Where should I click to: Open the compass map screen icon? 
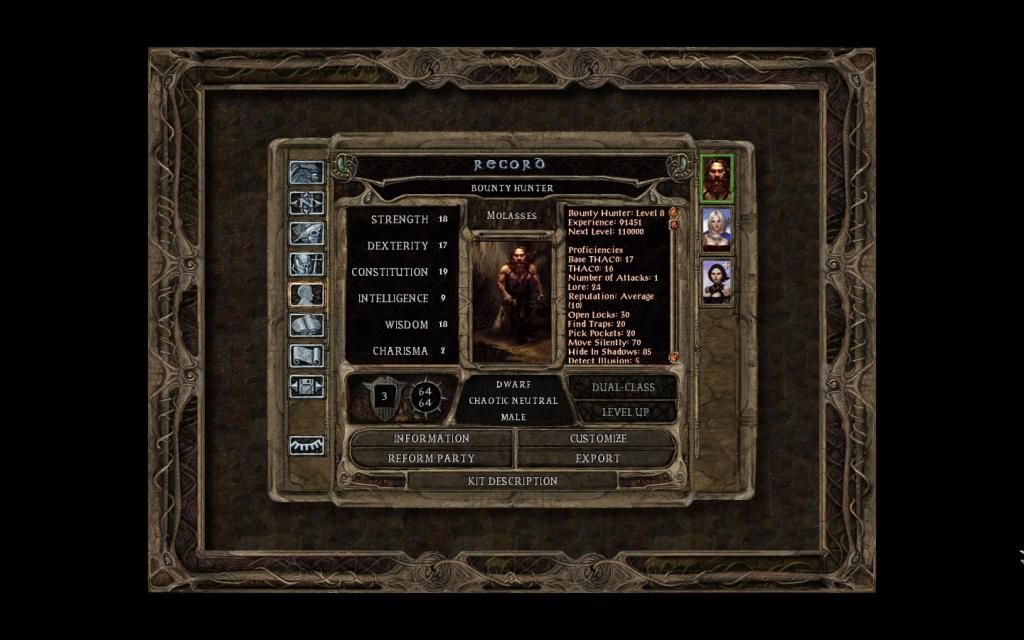pos(306,203)
